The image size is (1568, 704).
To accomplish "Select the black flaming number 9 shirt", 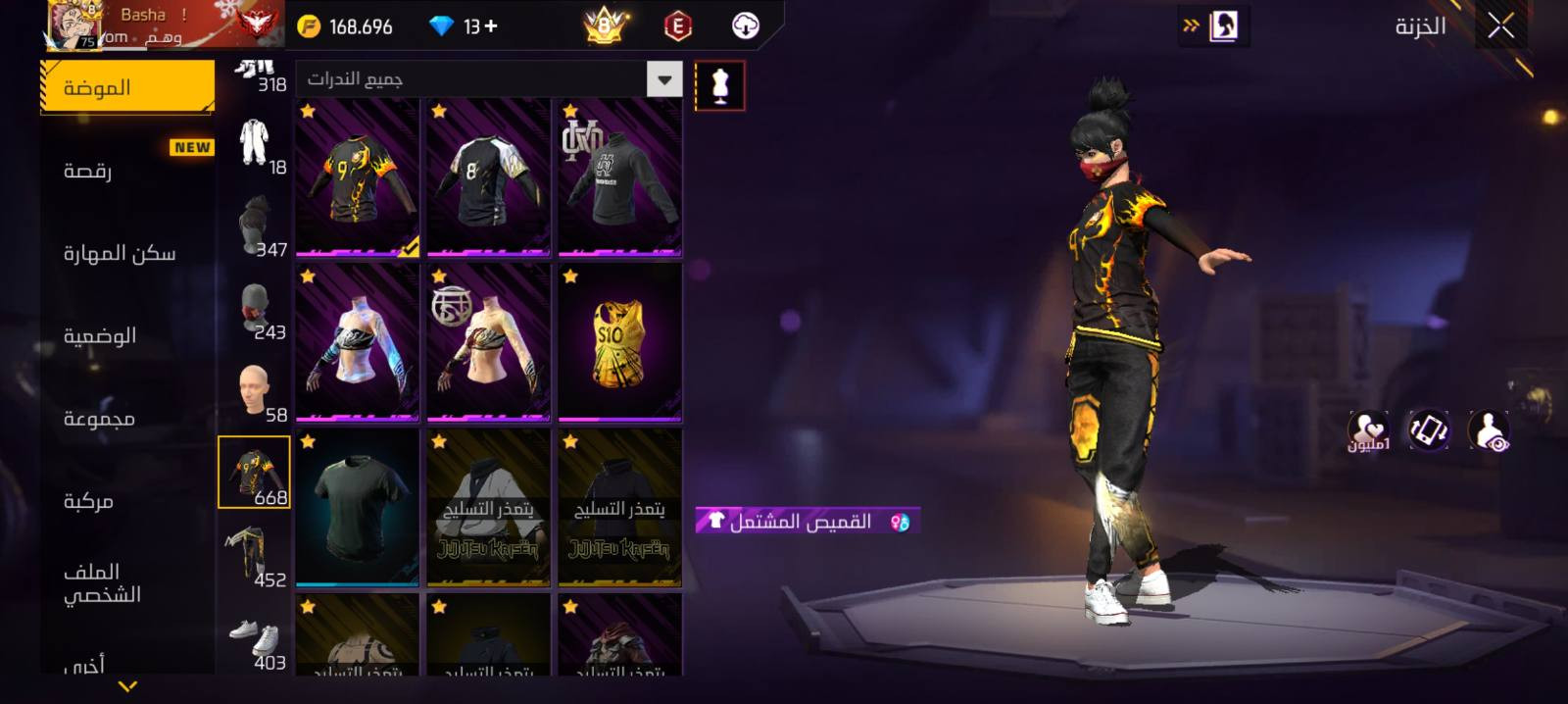I will [x=358, y=177].
